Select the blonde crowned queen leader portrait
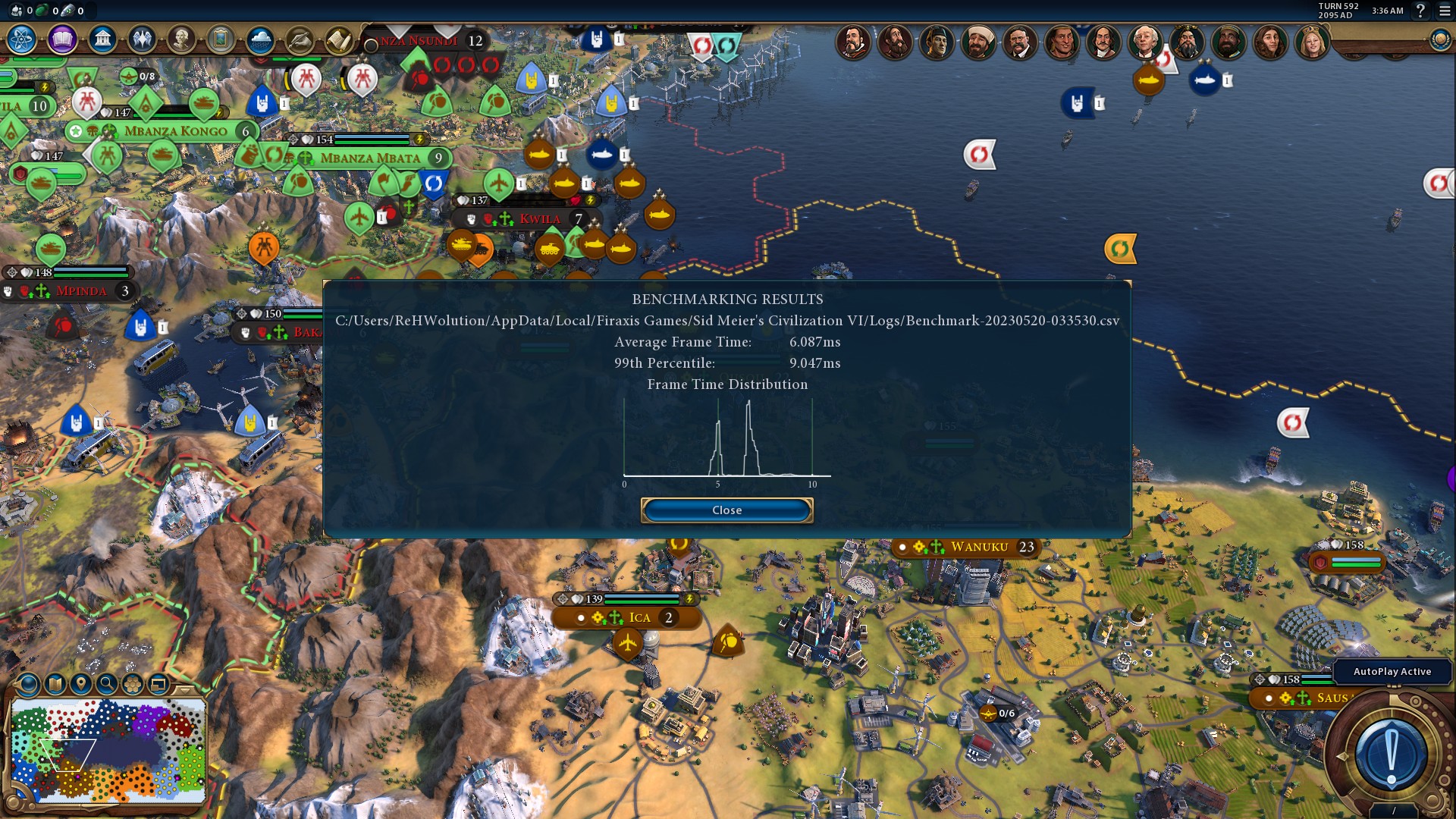 1312,42
